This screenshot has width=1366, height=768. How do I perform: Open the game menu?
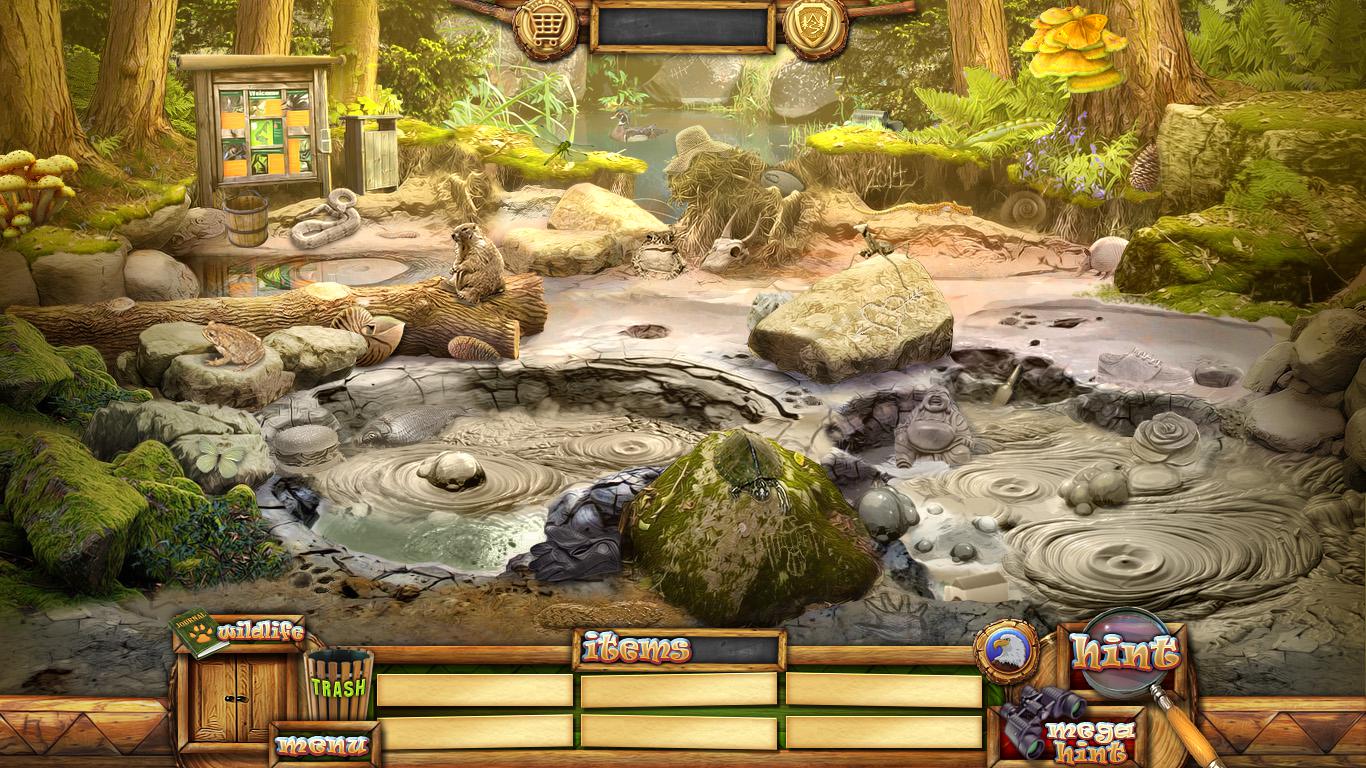[322, 745]
